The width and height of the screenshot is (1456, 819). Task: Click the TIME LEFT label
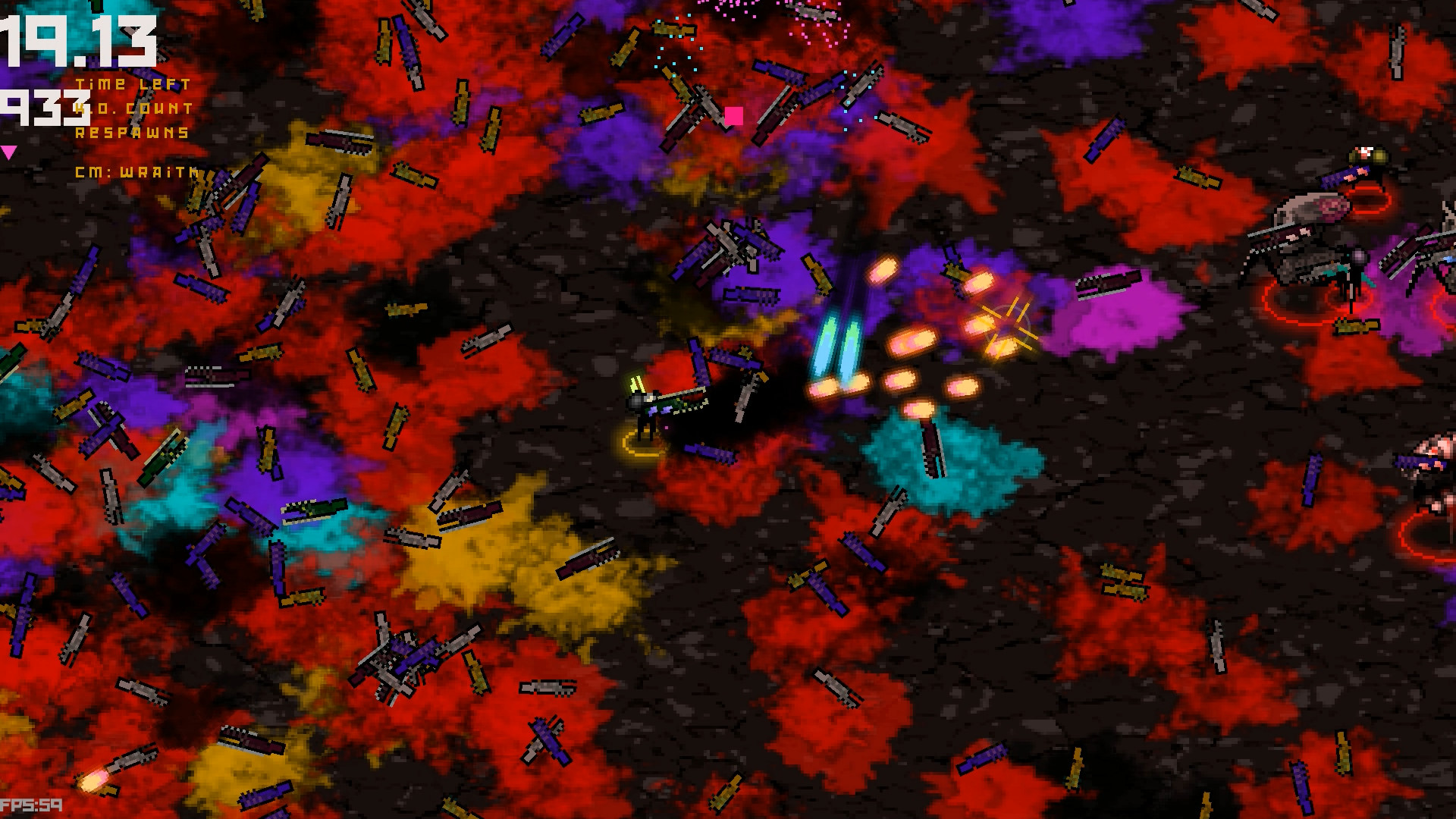(x=130, y=84)
